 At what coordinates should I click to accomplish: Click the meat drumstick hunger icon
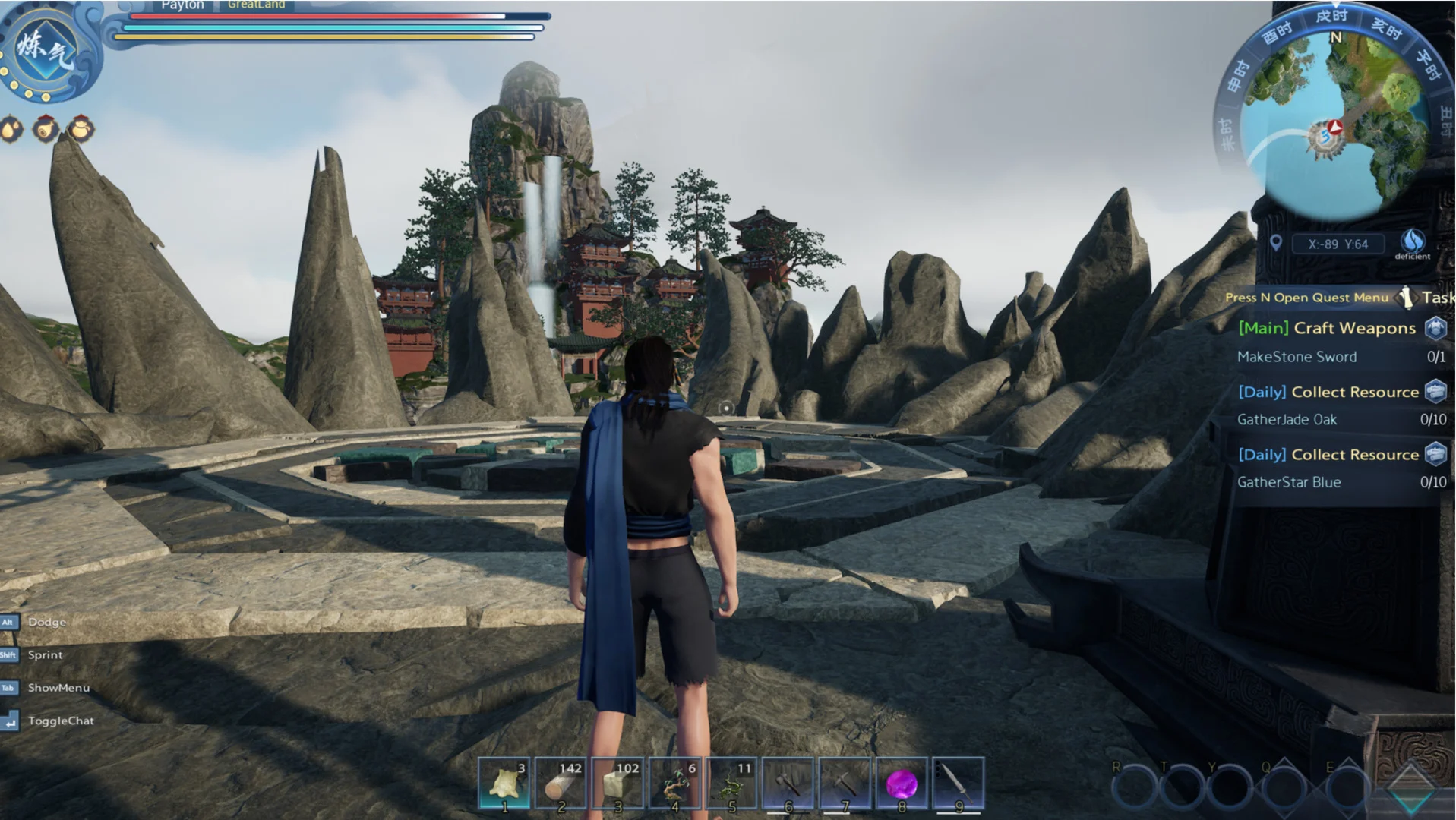coord(46,130)
